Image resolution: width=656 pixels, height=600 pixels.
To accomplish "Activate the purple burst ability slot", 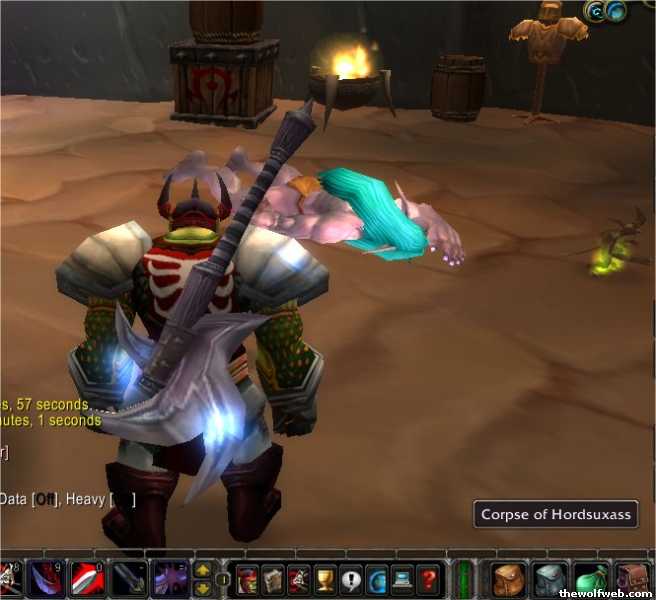I will pyautogui.click(x=171, y=580).
